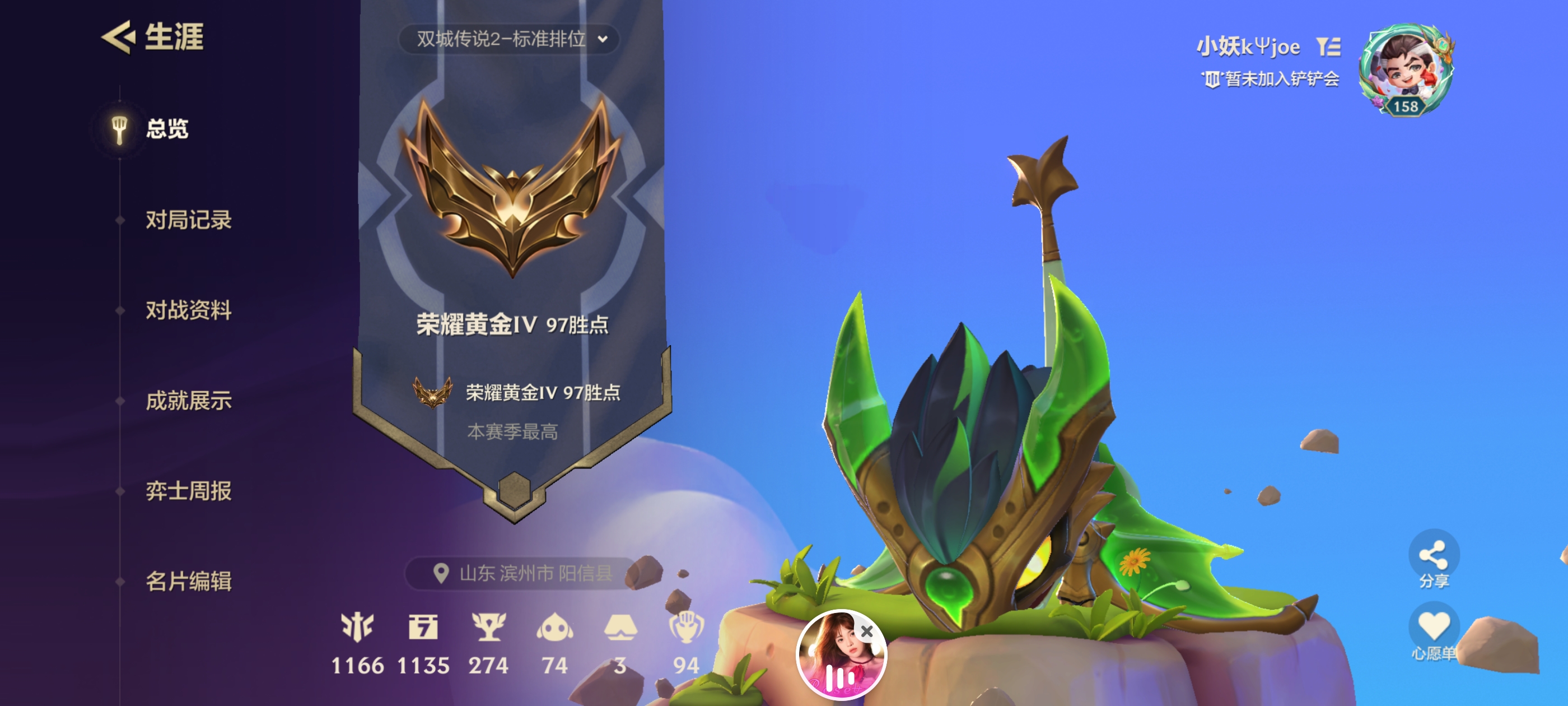This screenshot has width=1568, height=706.
Task: Tap the icon beside player name 小妖k
Action: [x=1328, y=47]
